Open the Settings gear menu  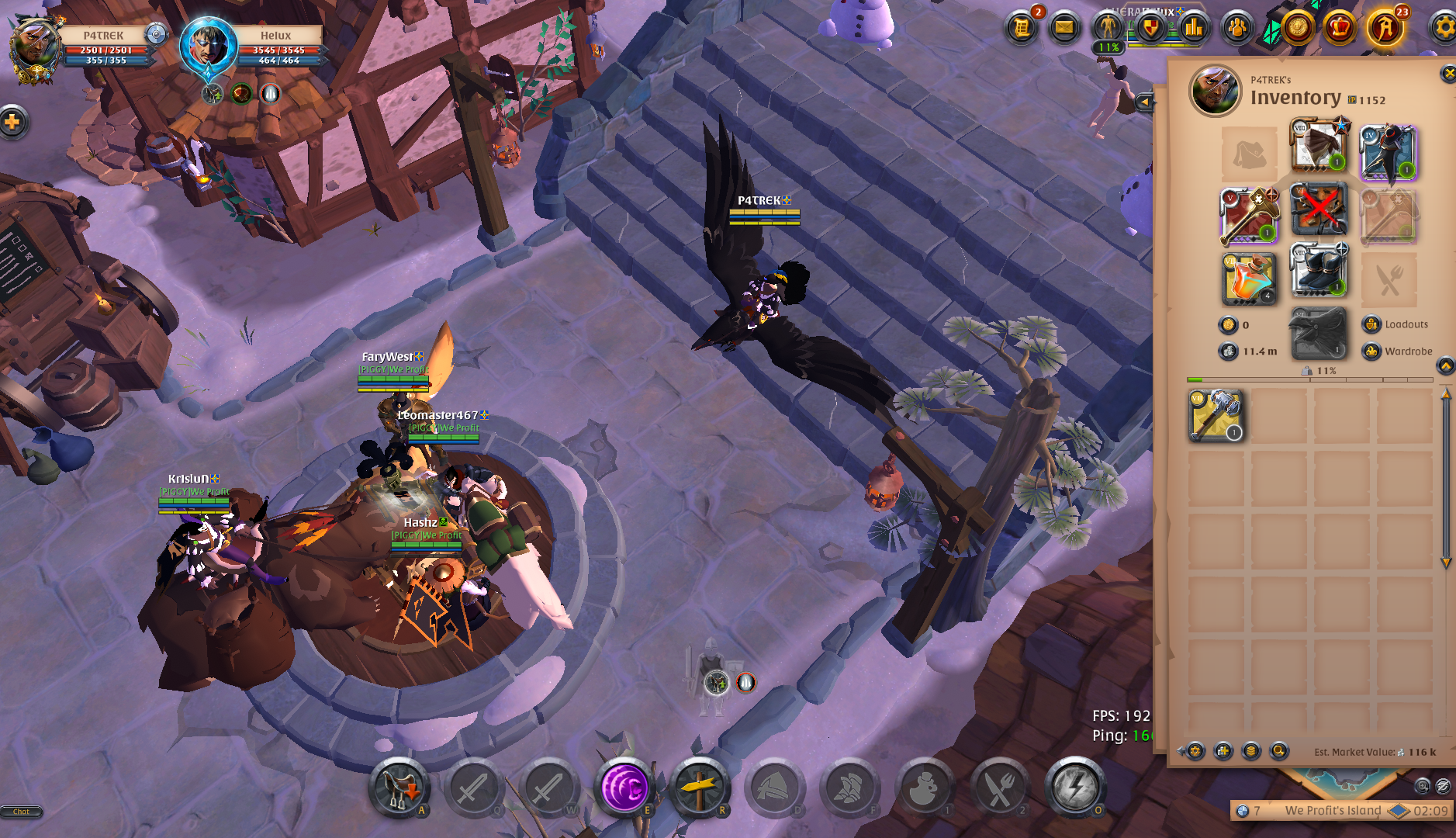pyautogui.click(x=1444, y=28)
